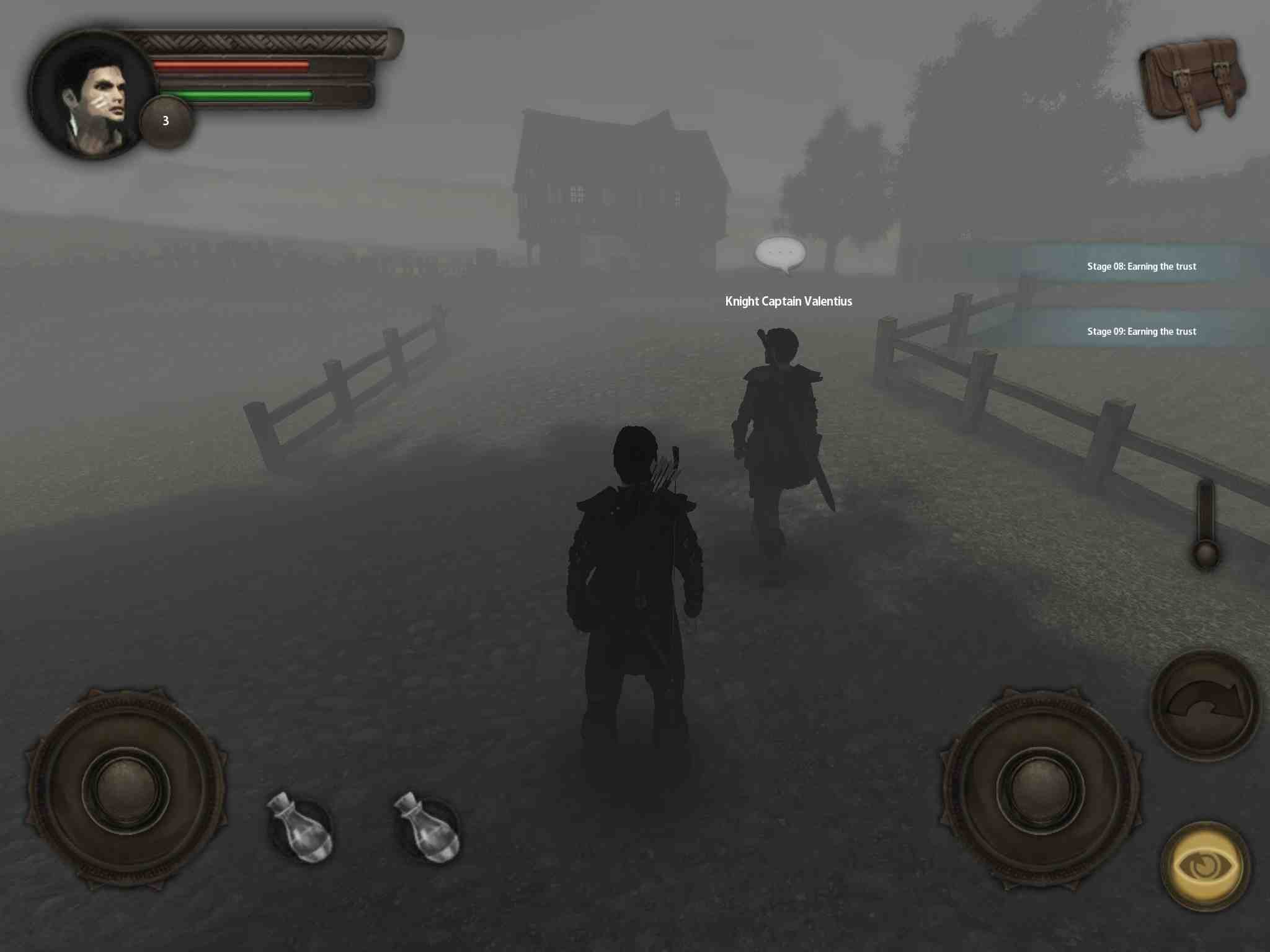Select the Stage 09: Earning the trust notification
The image size is (1270, 952).
click(x=1141, y=332)
